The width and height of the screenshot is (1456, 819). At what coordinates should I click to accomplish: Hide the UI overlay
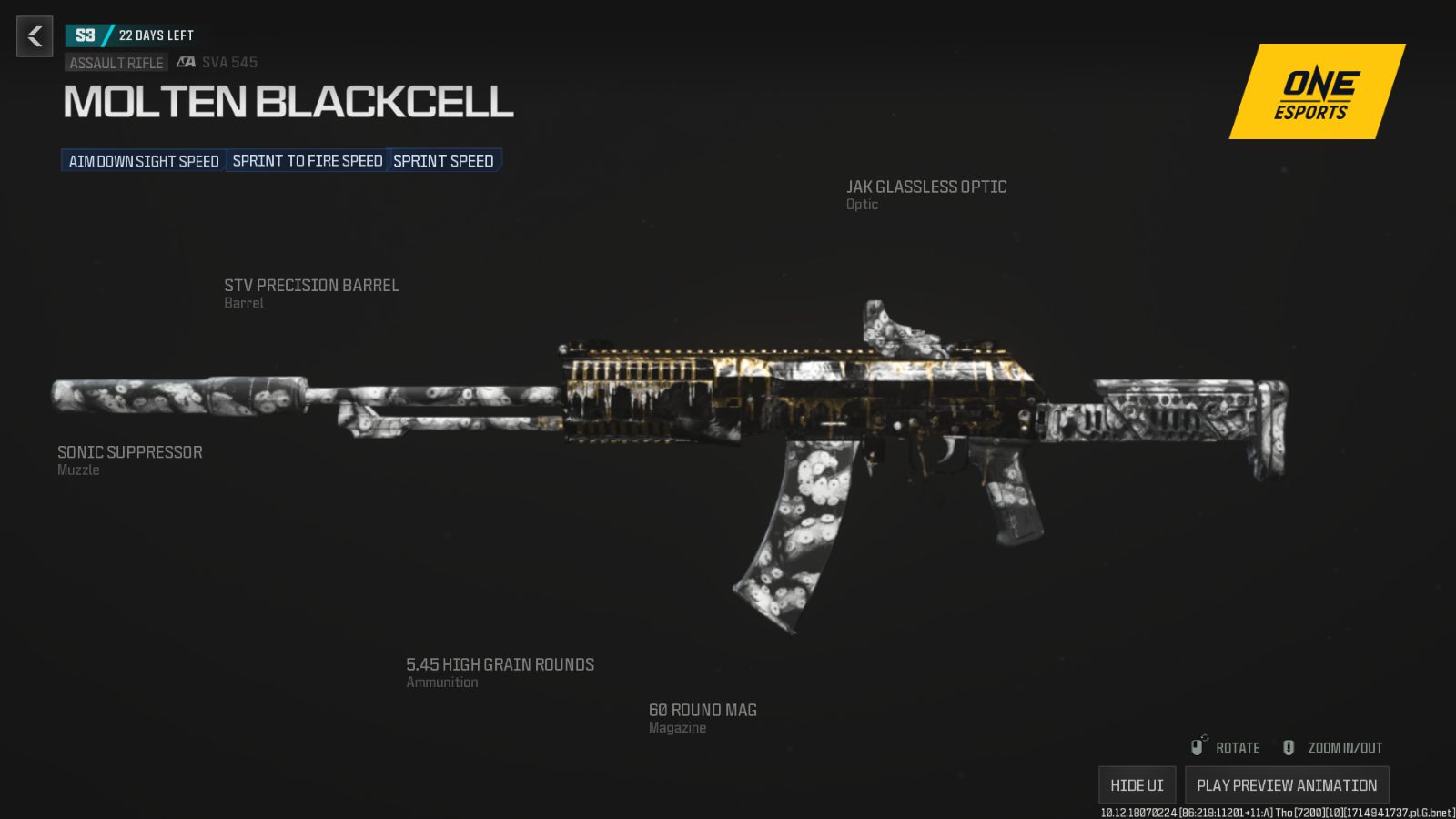1137,784
